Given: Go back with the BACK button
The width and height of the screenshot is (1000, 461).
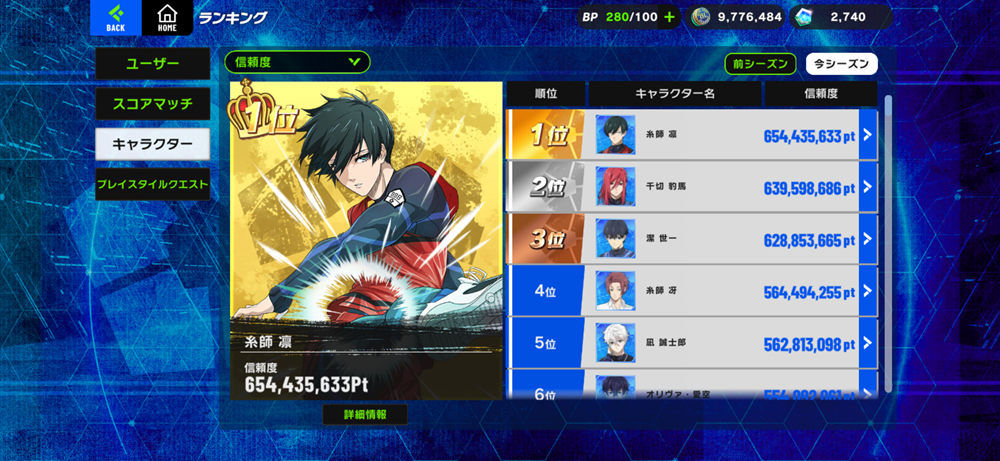Looking at the screenshot, I should tap(116, 17).
